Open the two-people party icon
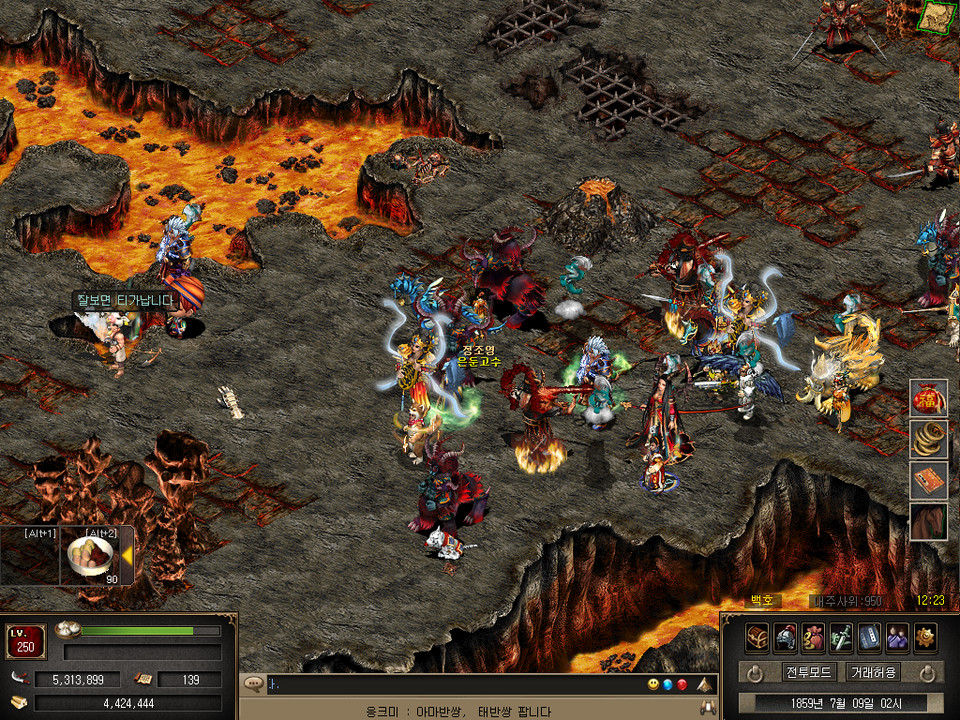Screen dimensions: 960x720 pos(897,637)
